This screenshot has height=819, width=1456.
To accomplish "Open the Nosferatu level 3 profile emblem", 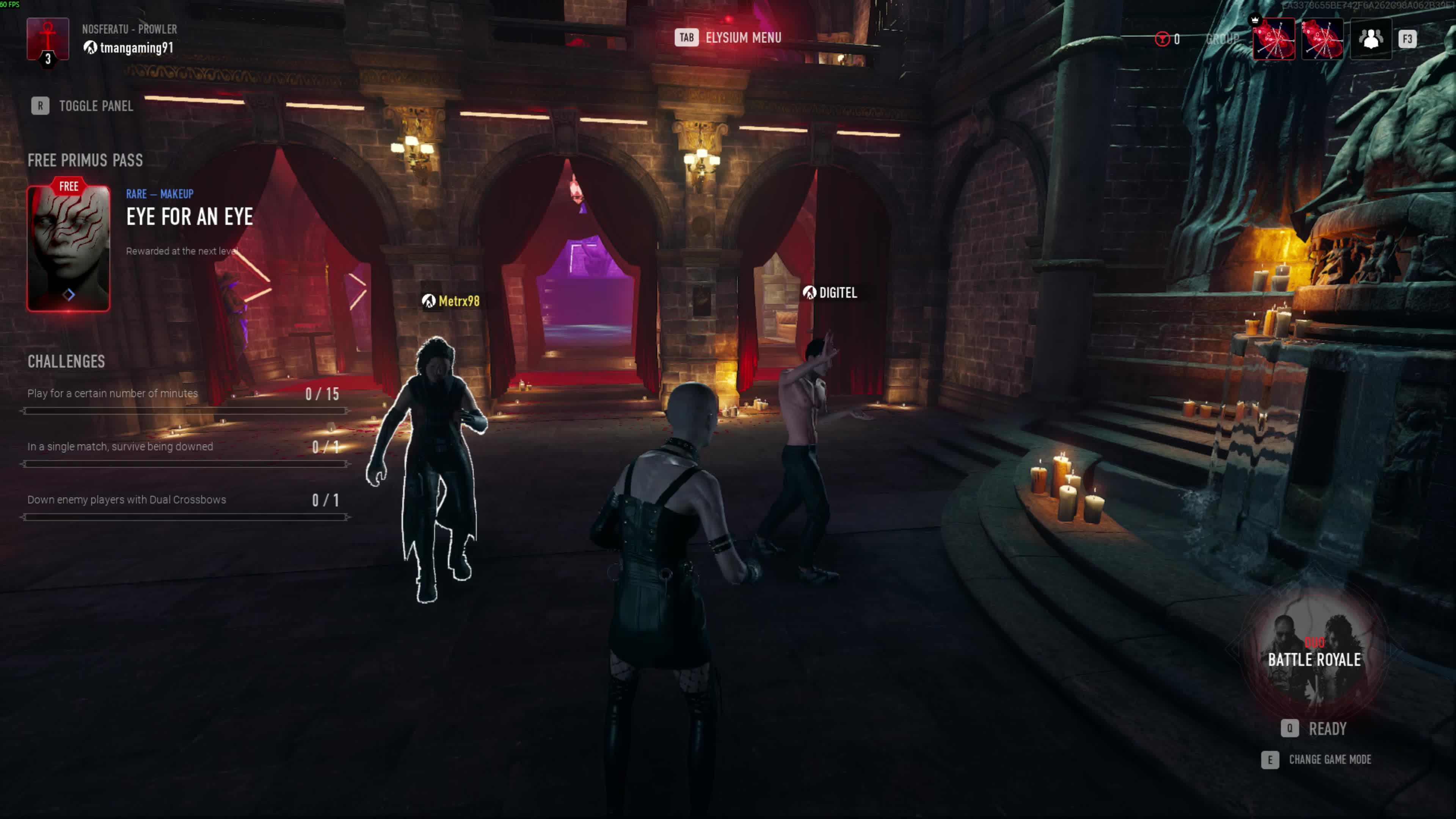I will click(x=48, y=40).
